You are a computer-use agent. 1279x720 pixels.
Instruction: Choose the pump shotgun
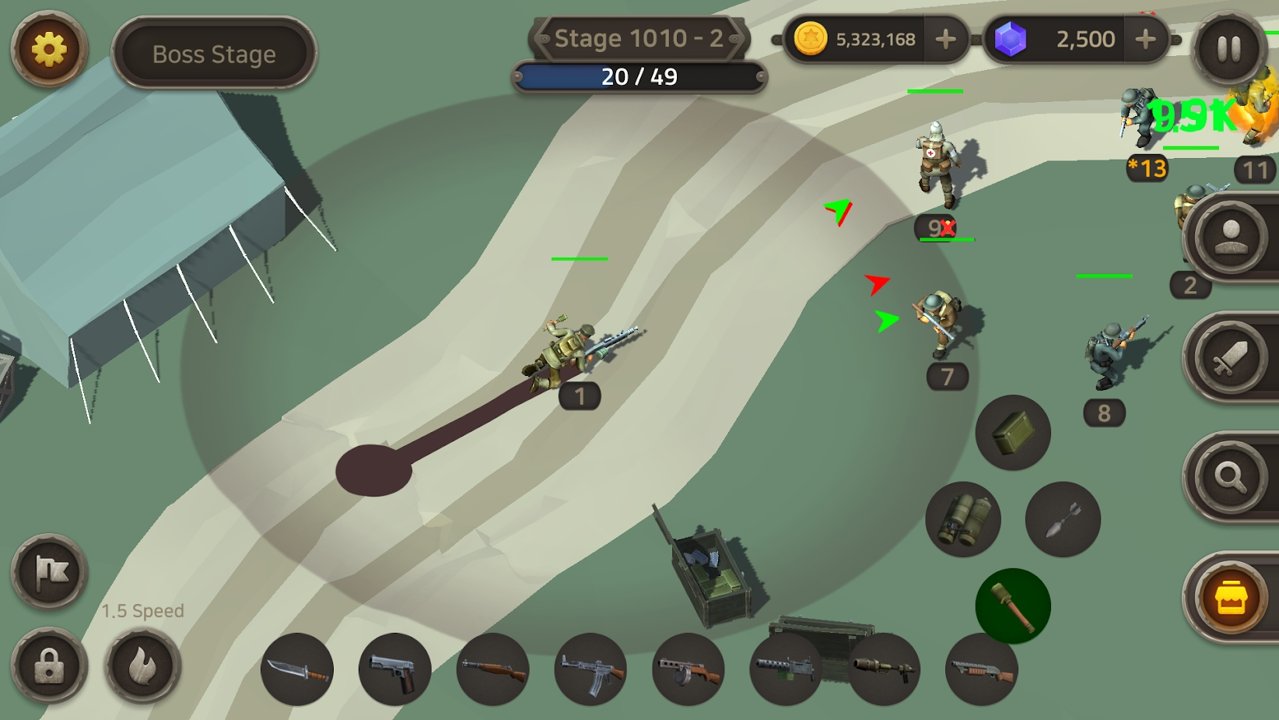(981, 669)
